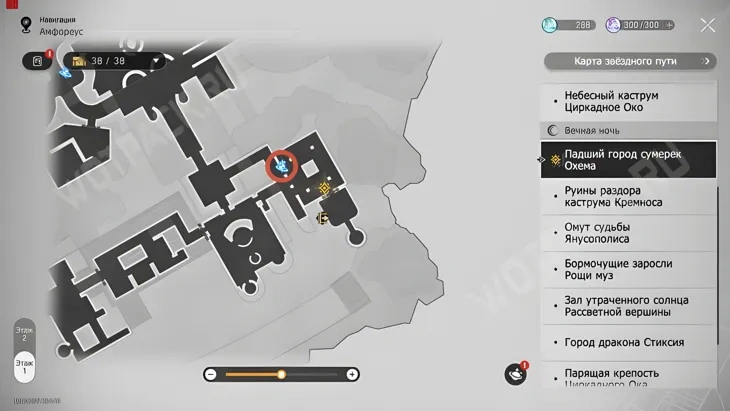This screenshot has width=730, height=411.
Task: Select the red-circled teleport marker on map
Action: tap(283, 163)
